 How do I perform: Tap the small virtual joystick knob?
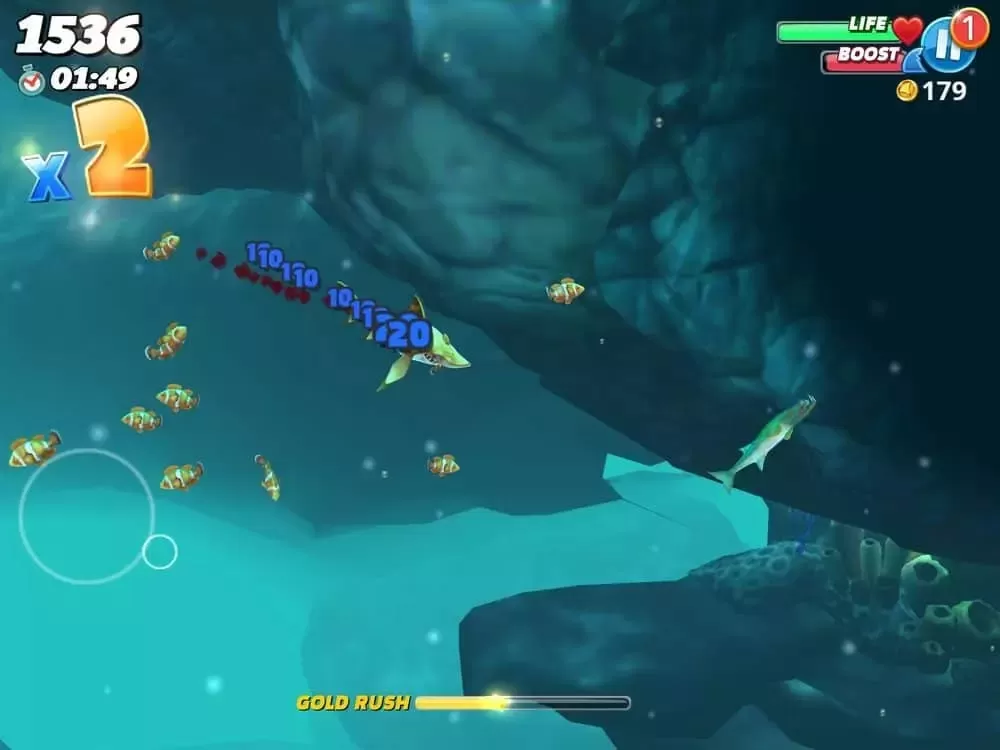pyautogui.click(x=159, y=552)
